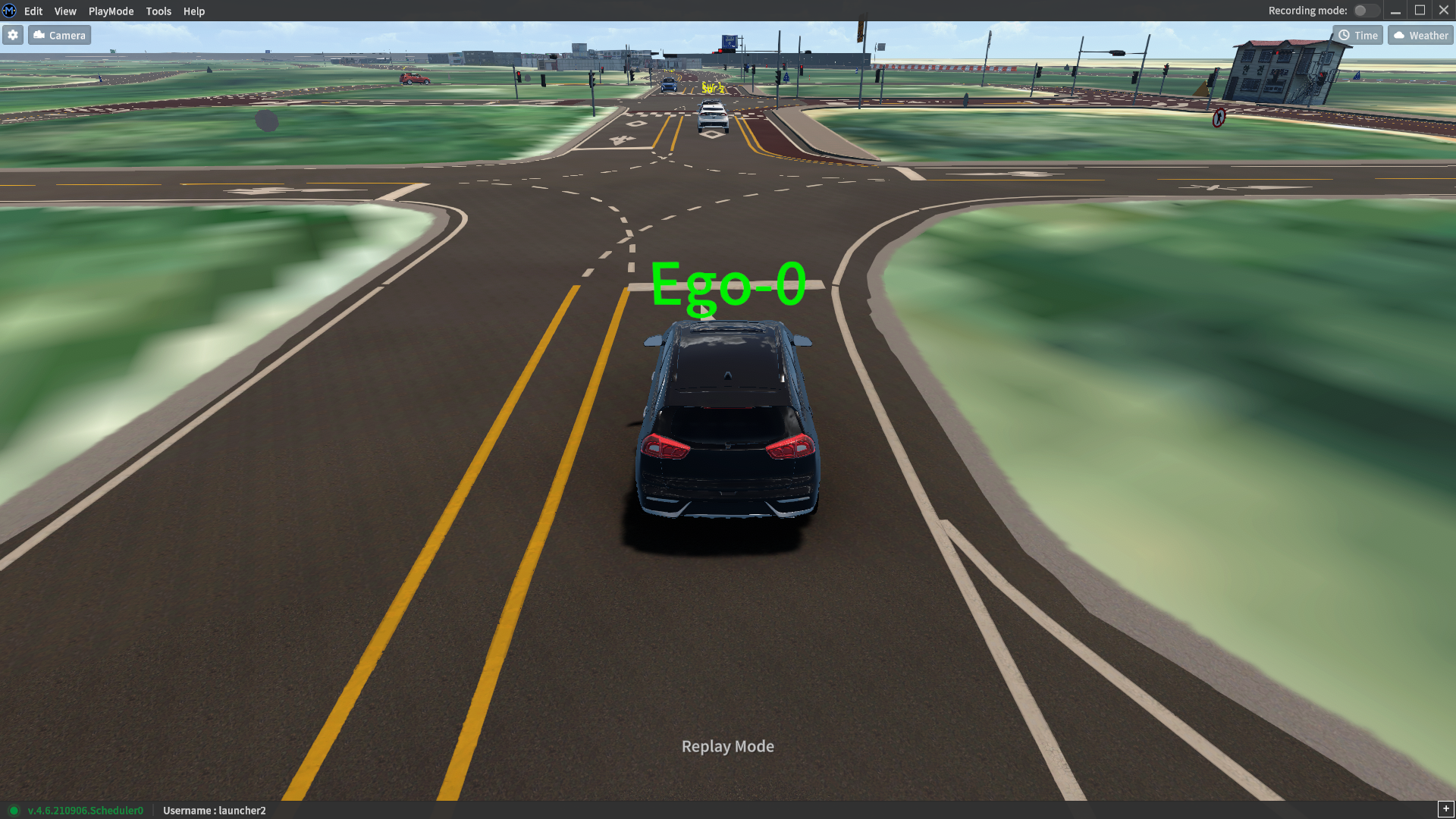
Task: Click the plus button in status bar
Action: click(x=1445, y=809)
